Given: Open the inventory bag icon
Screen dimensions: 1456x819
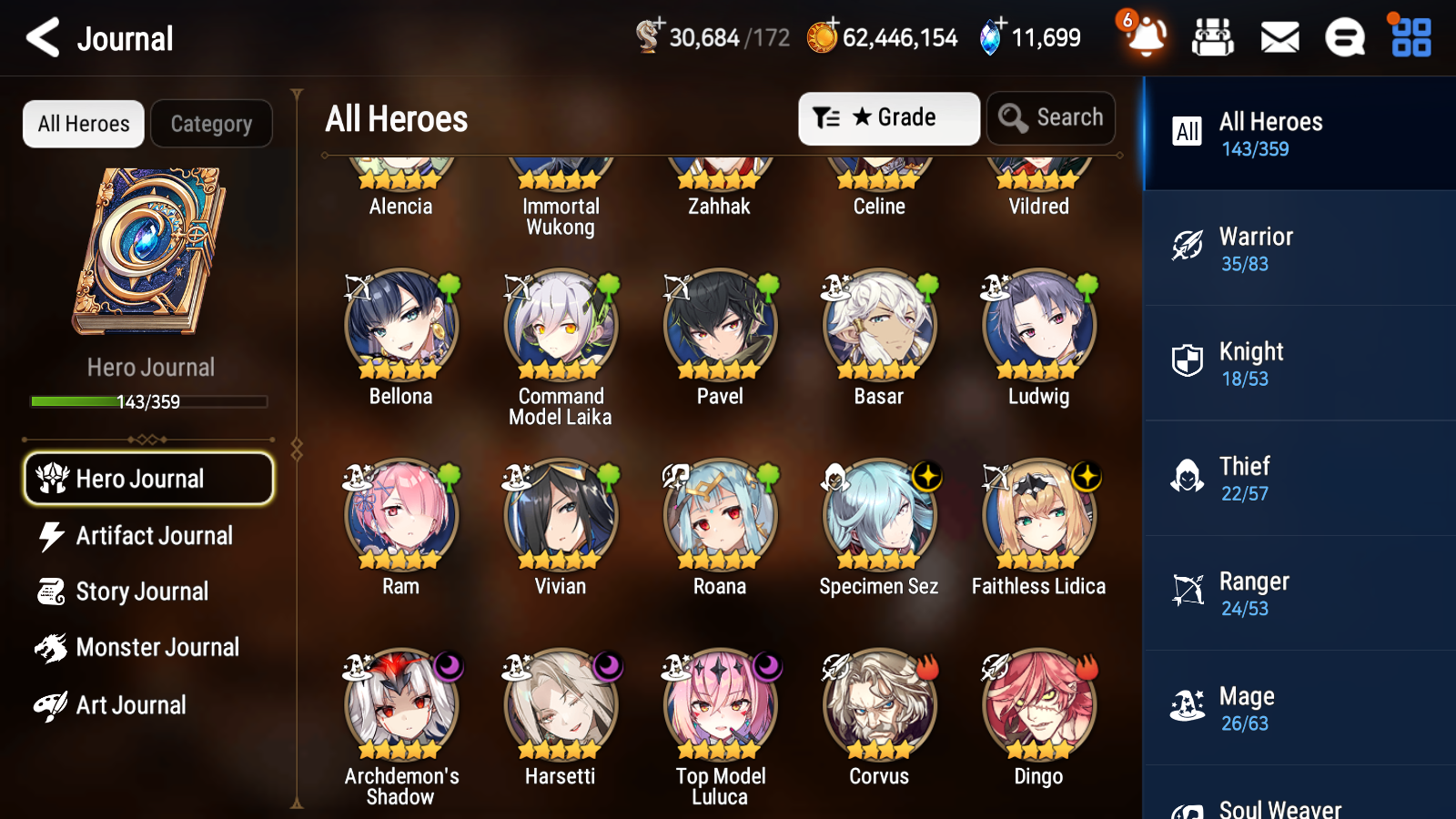Looking at the screenshot, I should [1213, 37].
